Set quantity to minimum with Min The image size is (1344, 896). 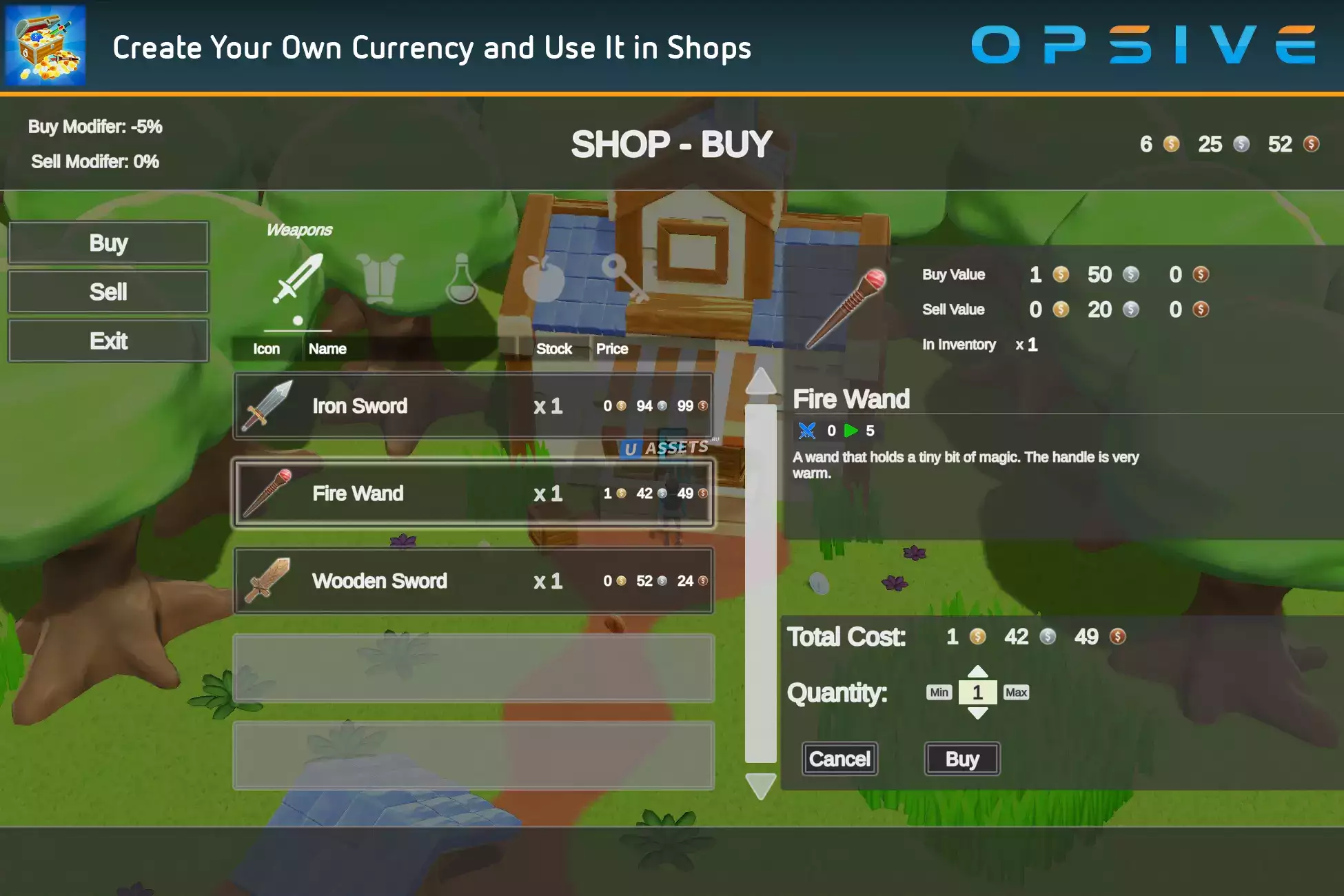939,692
